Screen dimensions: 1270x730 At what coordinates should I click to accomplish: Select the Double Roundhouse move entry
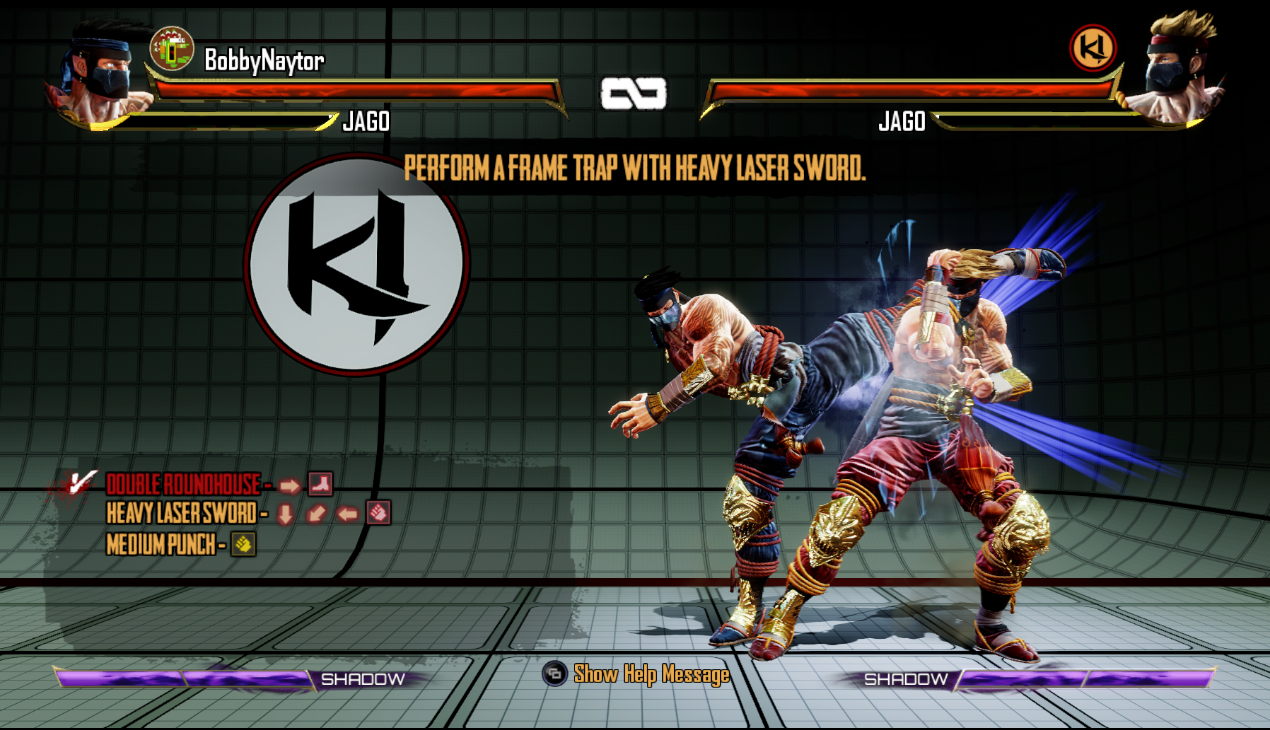click(183, 486)
